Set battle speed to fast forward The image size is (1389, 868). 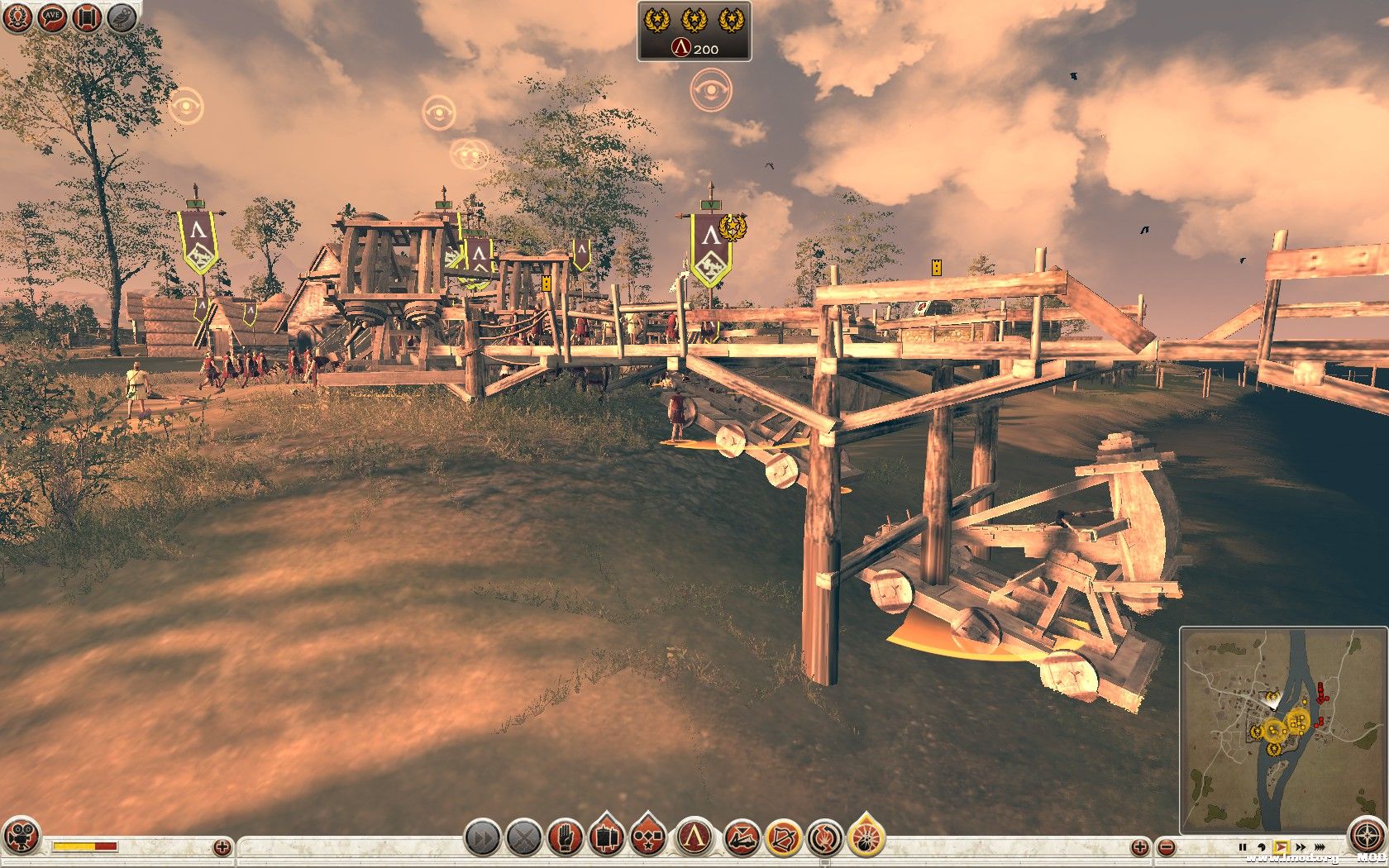(1301, 847)
